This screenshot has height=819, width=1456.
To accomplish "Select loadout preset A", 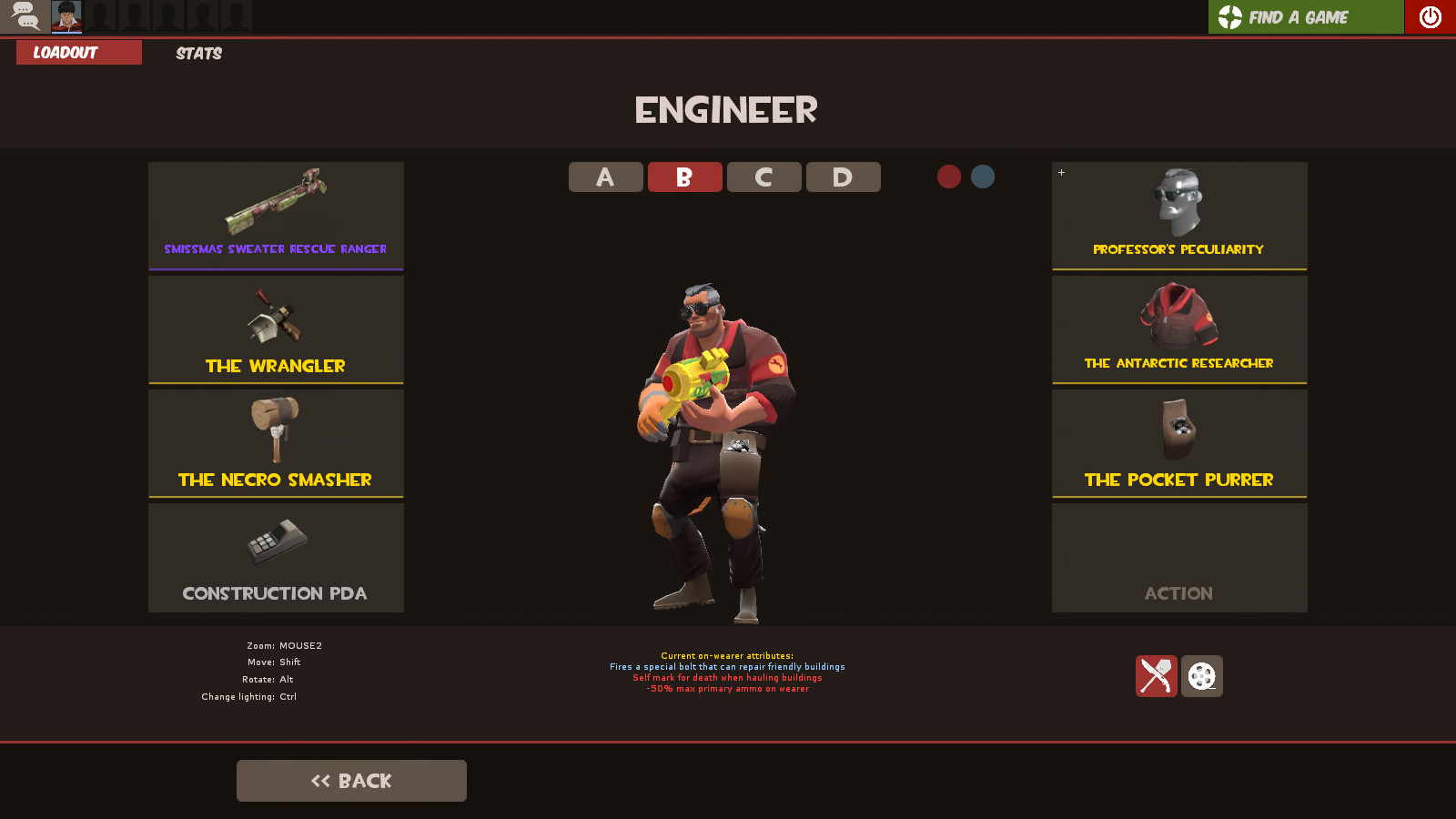I will tap(605, 177).
